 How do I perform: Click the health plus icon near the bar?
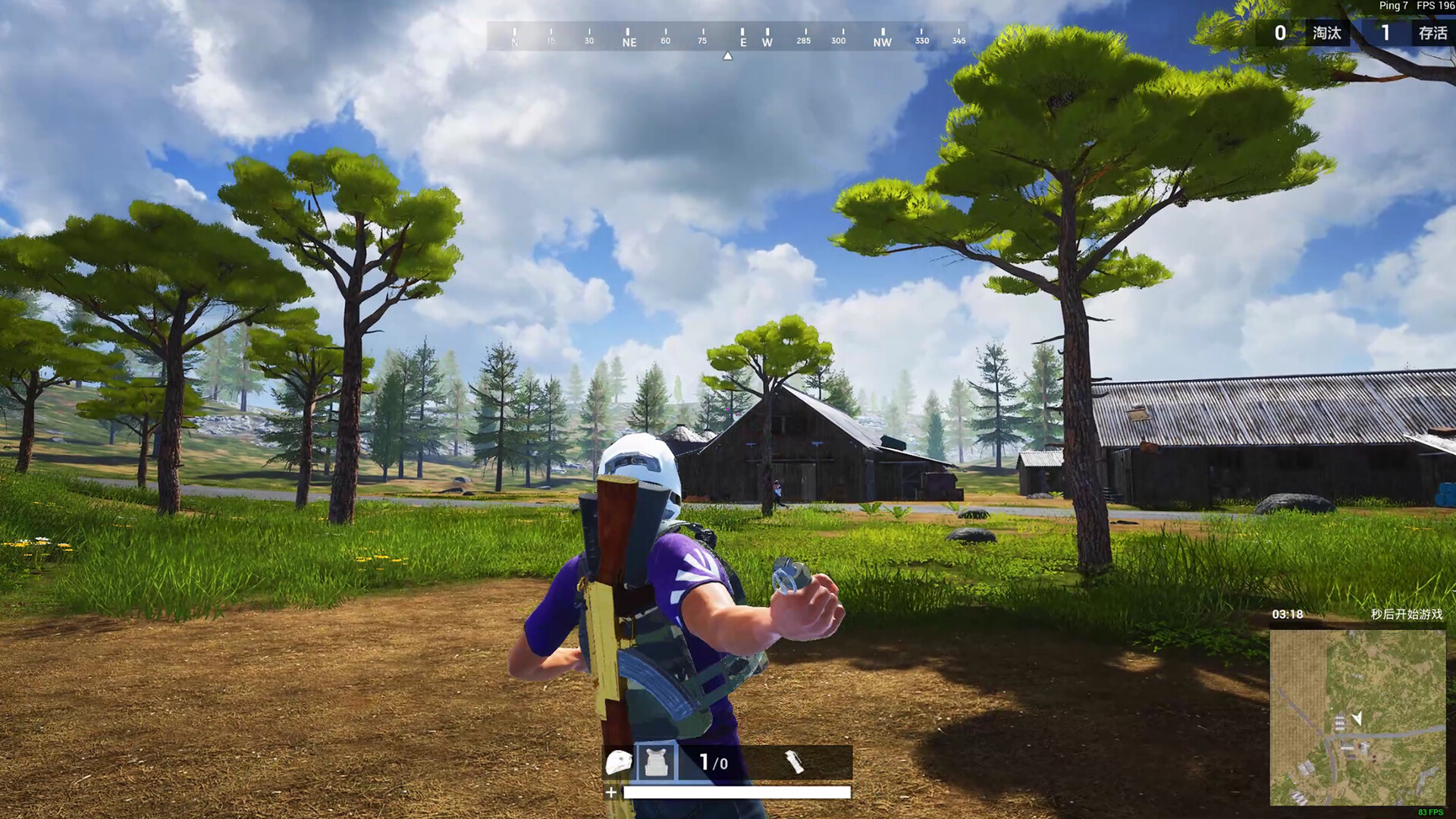[610, 794]
